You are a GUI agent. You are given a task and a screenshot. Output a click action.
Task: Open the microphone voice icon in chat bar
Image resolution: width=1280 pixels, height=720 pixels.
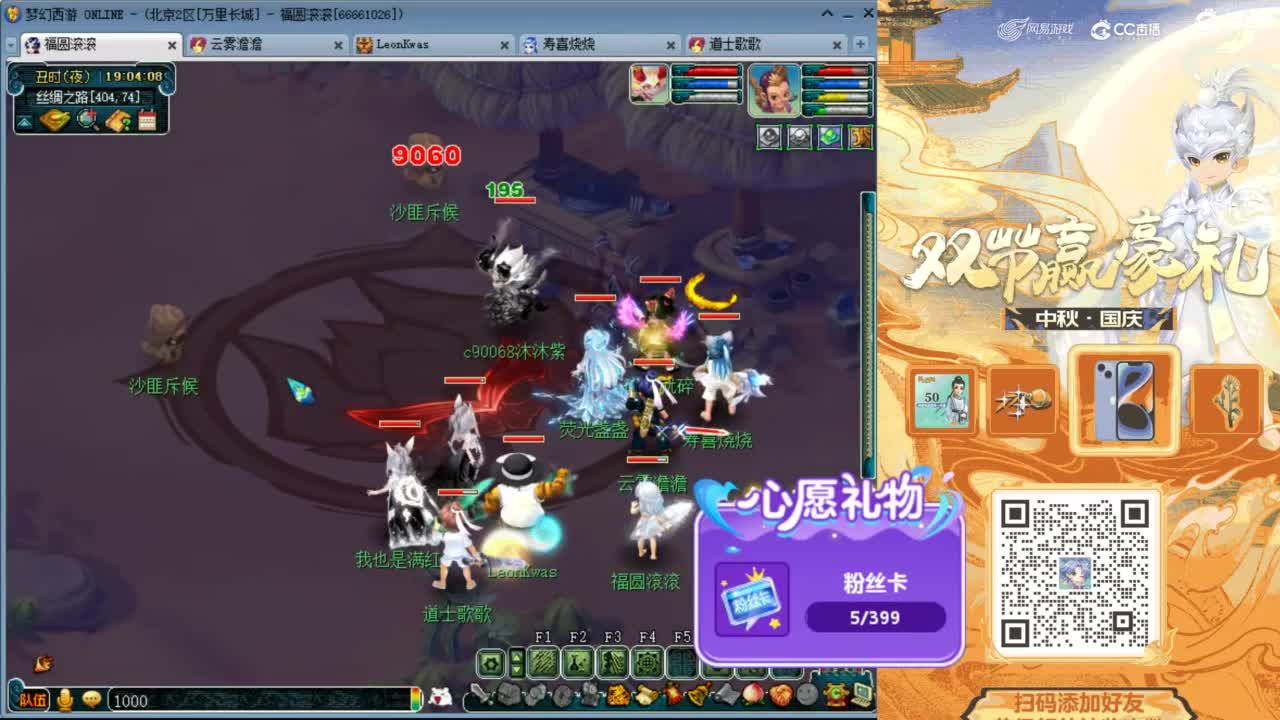click(64, 701)
